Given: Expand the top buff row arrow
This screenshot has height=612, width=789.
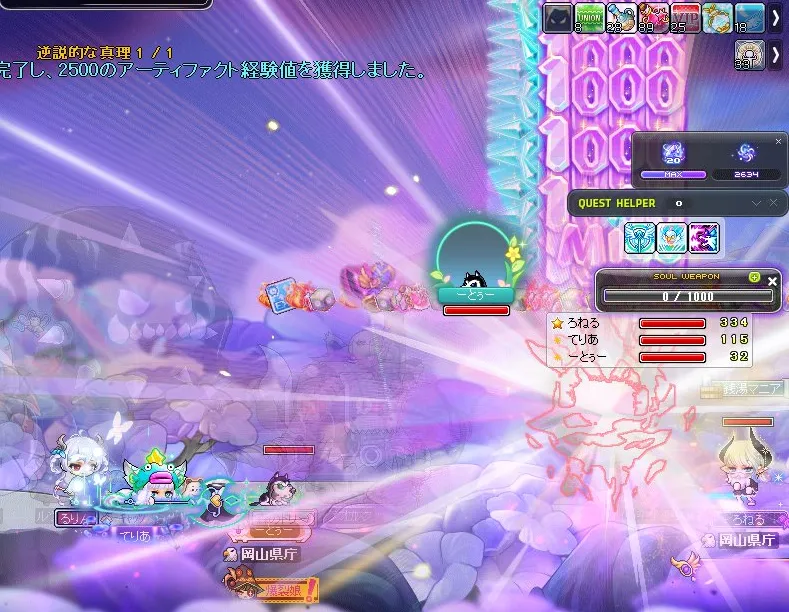Looking at the screenshot, I should 776,18.
